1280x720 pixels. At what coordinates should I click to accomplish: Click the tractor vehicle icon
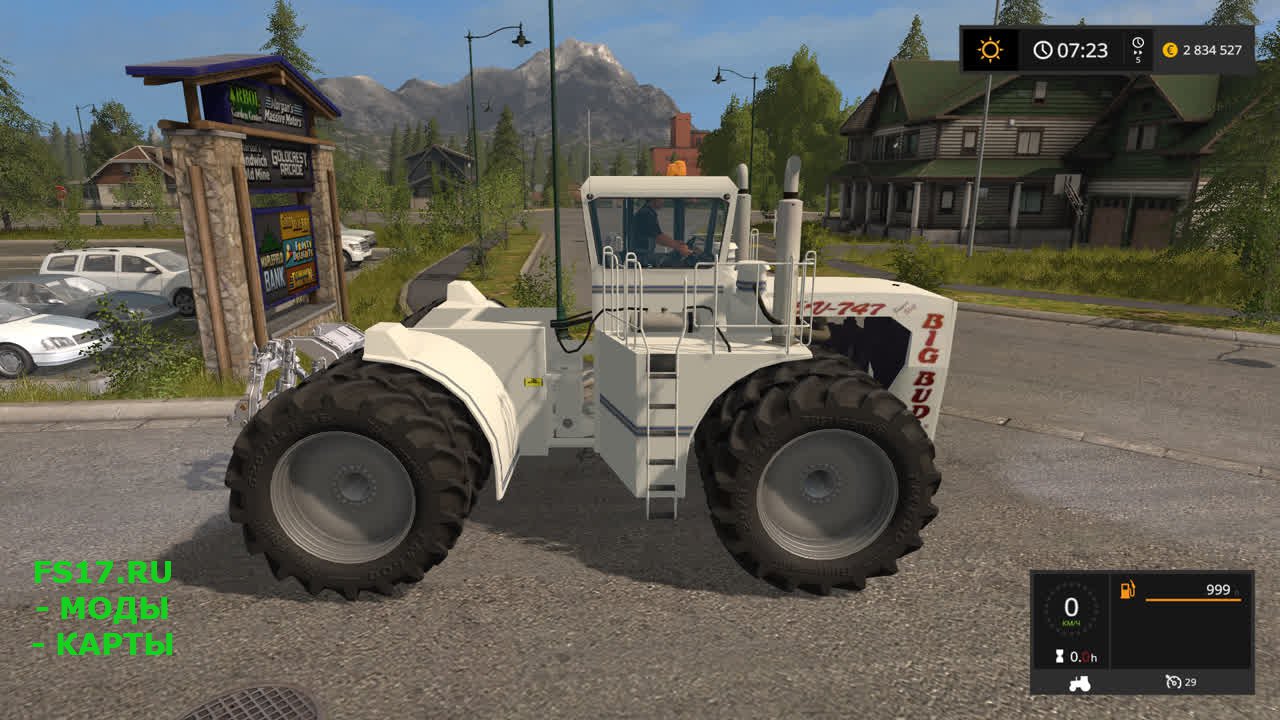pos(1080,683)
